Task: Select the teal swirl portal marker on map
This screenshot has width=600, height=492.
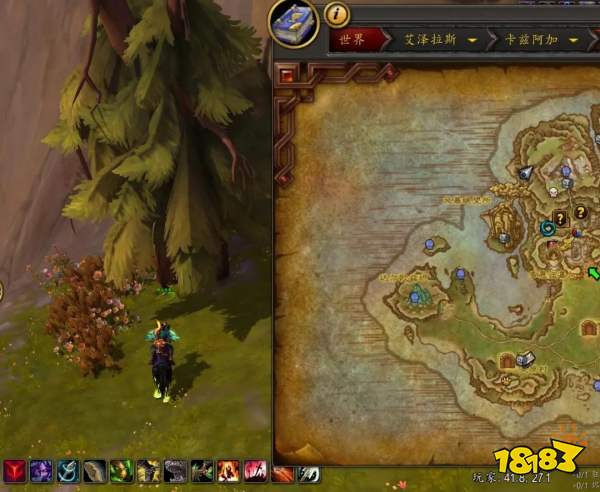Action: click(548, 229)
